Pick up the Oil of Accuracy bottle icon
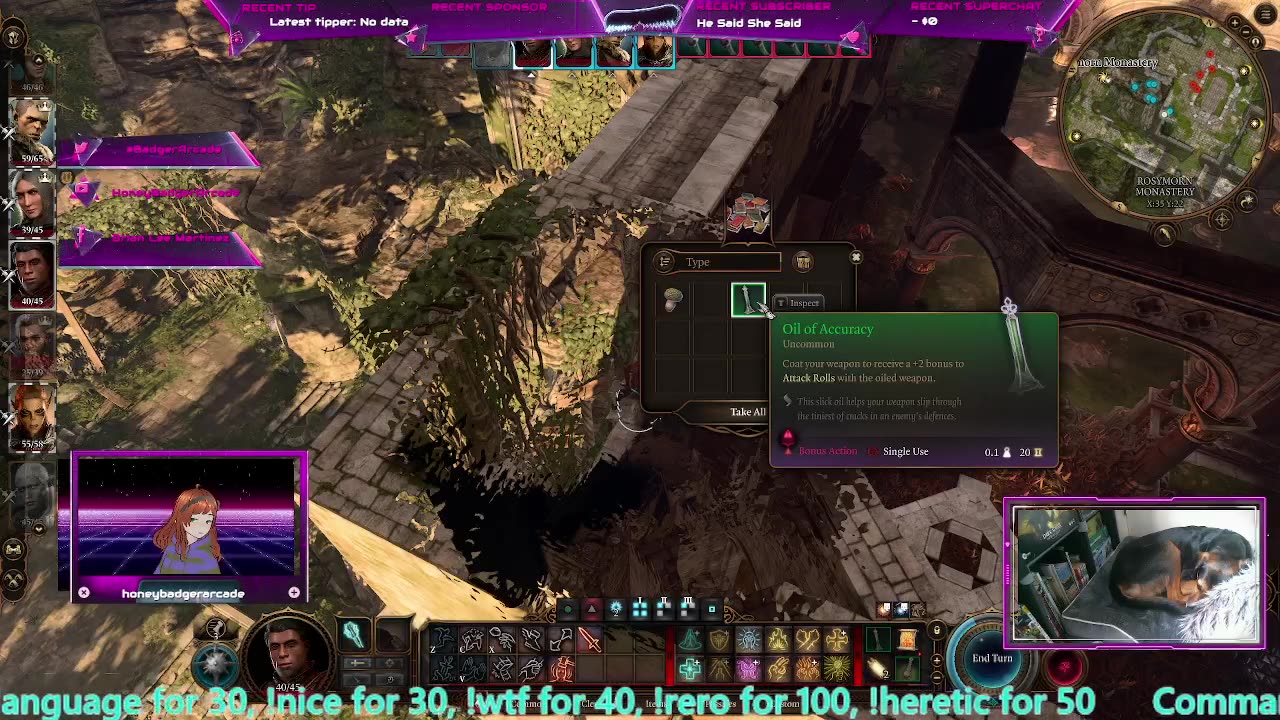1280x720 pixels. click(x=748, y=300)
